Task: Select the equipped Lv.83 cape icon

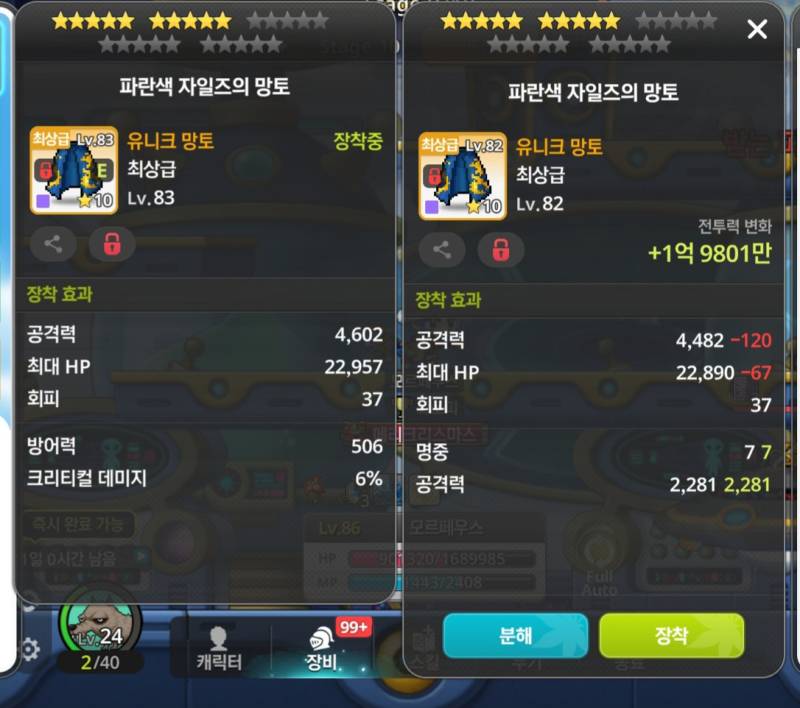Action: tap(73, 170)
